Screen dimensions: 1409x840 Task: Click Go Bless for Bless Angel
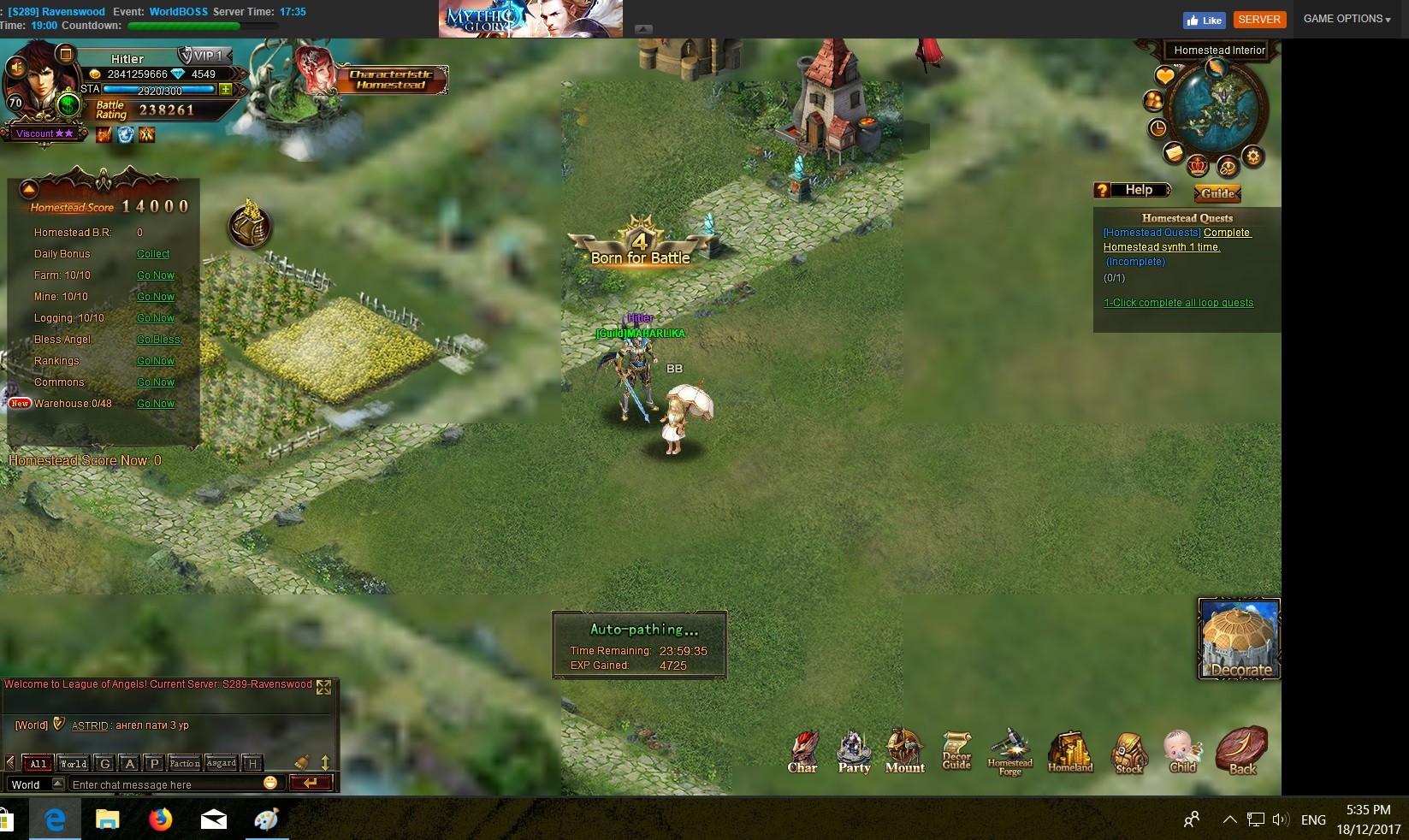tap(158, 340)
